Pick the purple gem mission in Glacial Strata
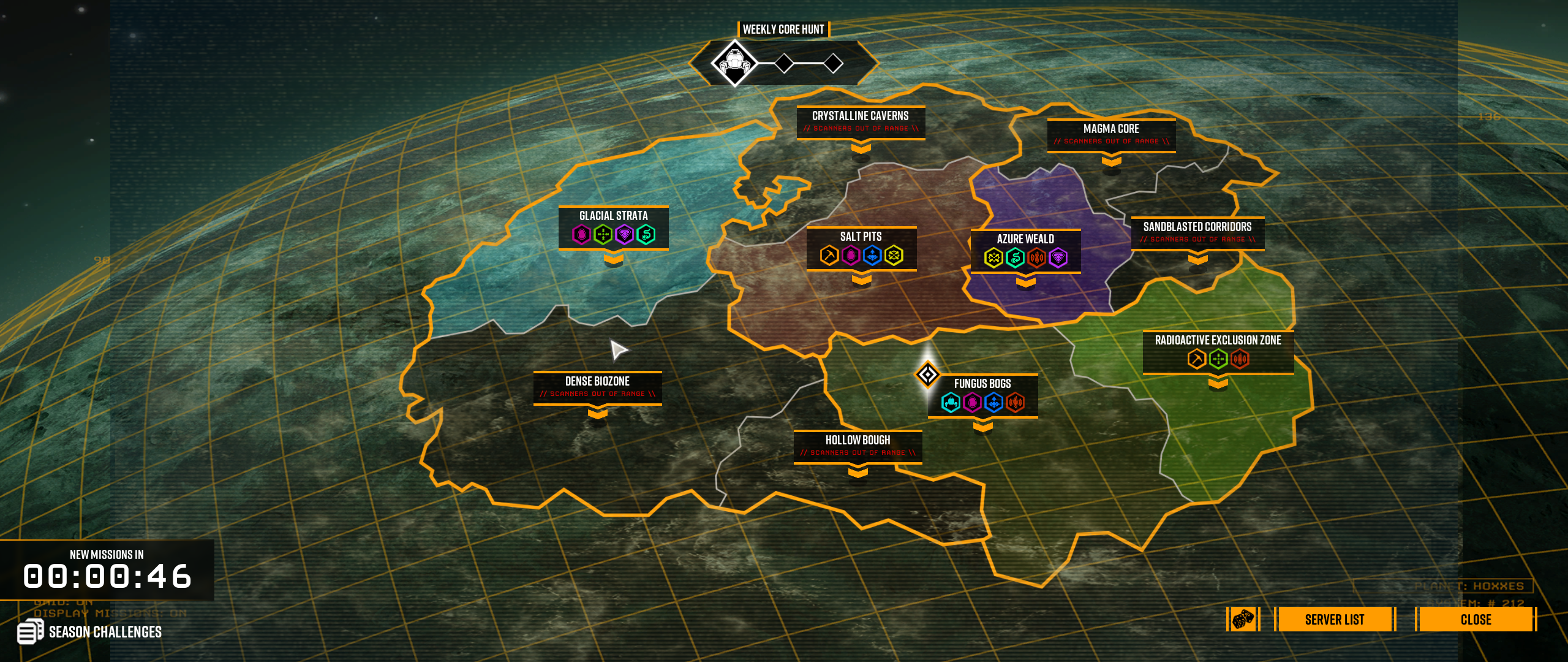Image resolution: width=1568 pixels, height=662 pixels. (x=624, y=234)
